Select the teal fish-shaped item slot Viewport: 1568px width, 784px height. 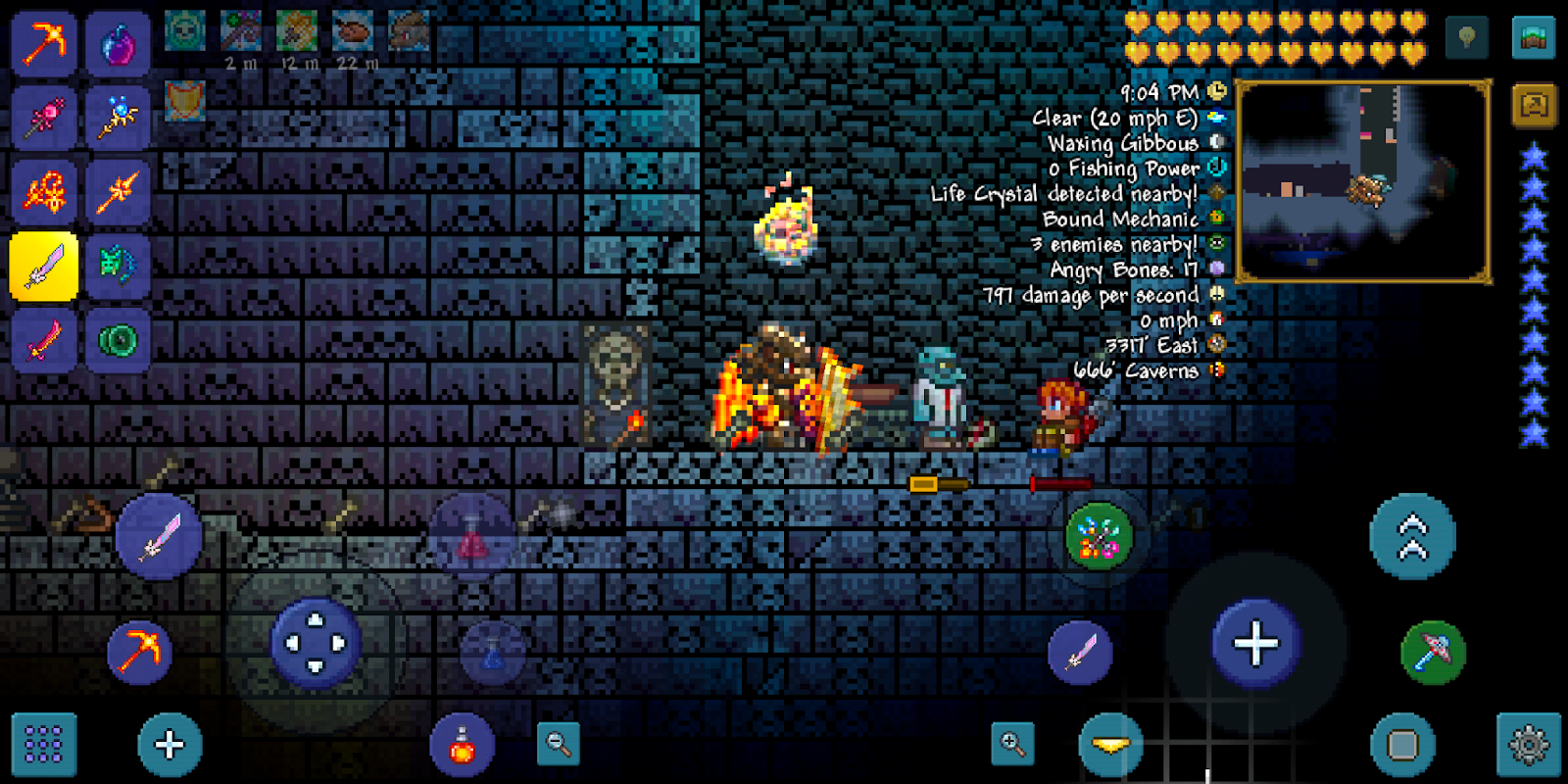coord(118,266)
